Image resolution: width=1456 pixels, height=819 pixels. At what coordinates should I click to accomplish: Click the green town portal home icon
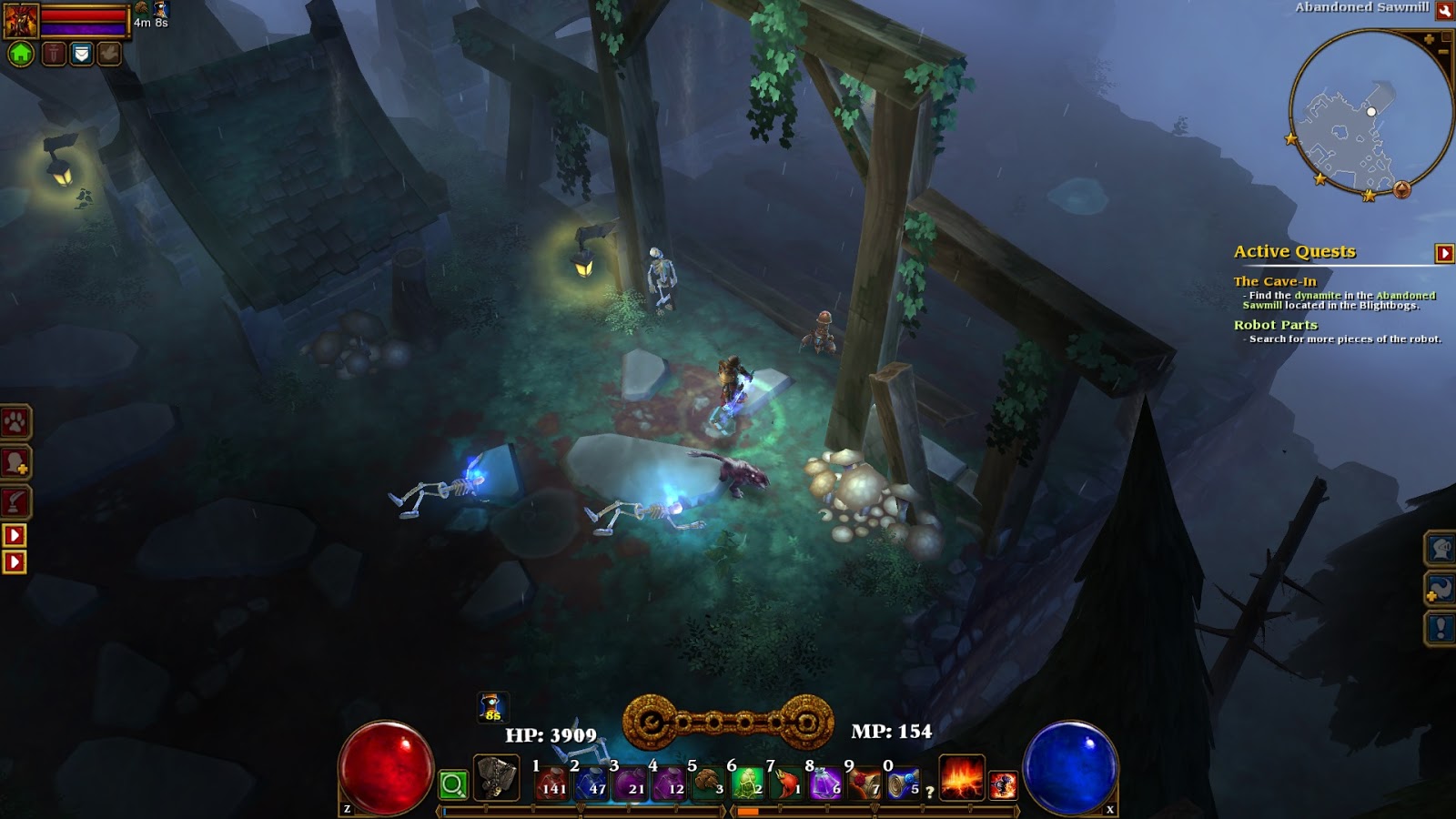[x=20, y=53]
